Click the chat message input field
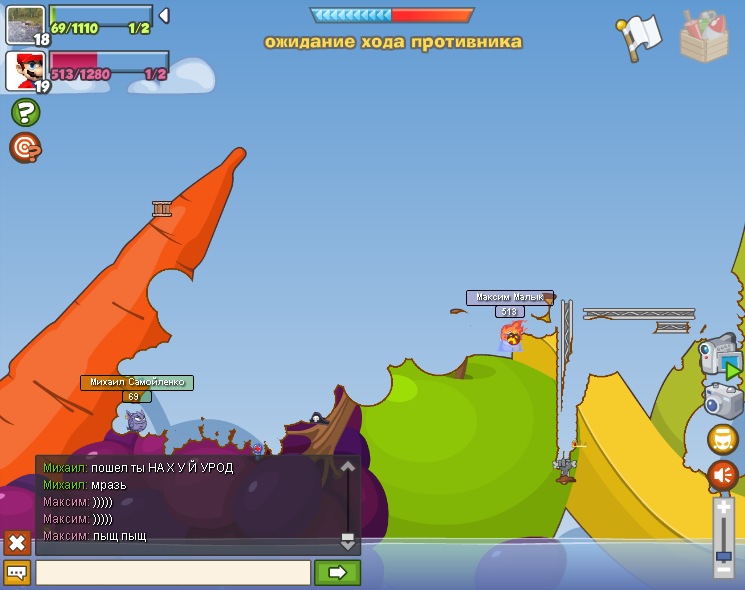Image resolution: width=745 pixels, height=590 pixels. (x=173, y=573)
